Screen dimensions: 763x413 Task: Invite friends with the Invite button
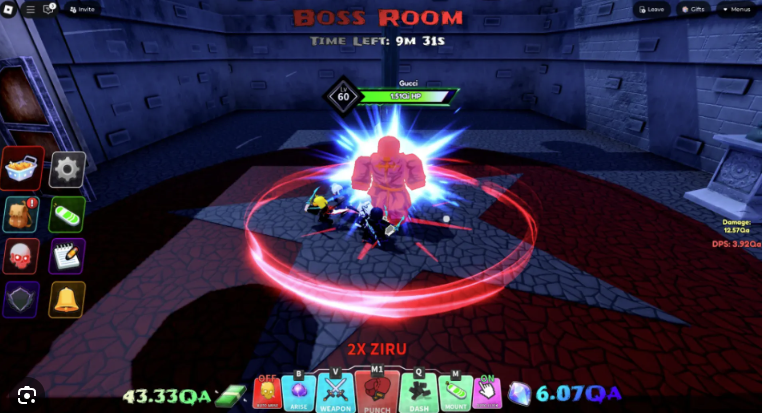[84, 9]
